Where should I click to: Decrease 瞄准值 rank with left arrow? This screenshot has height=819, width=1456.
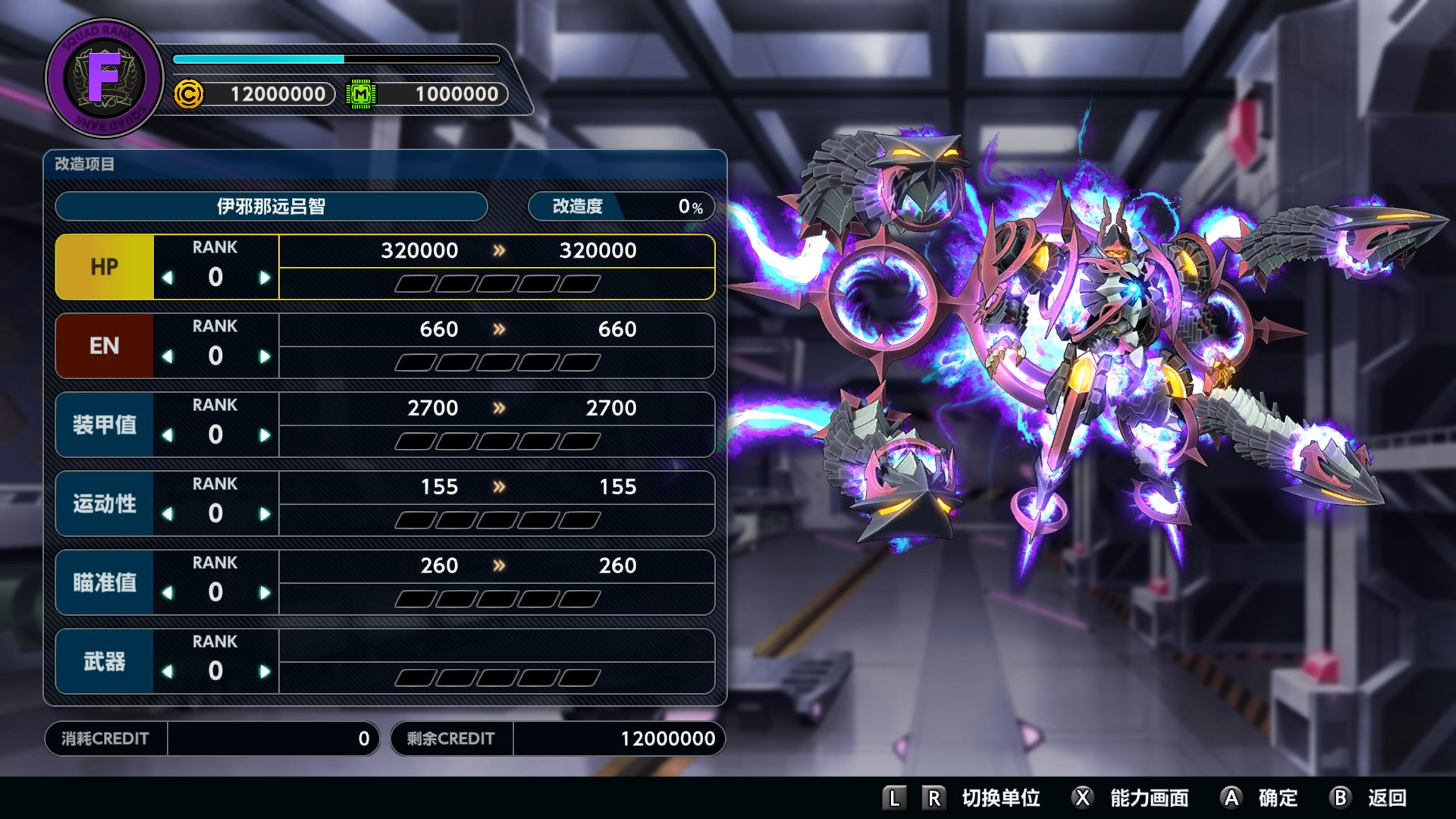(x=168, y=593)
